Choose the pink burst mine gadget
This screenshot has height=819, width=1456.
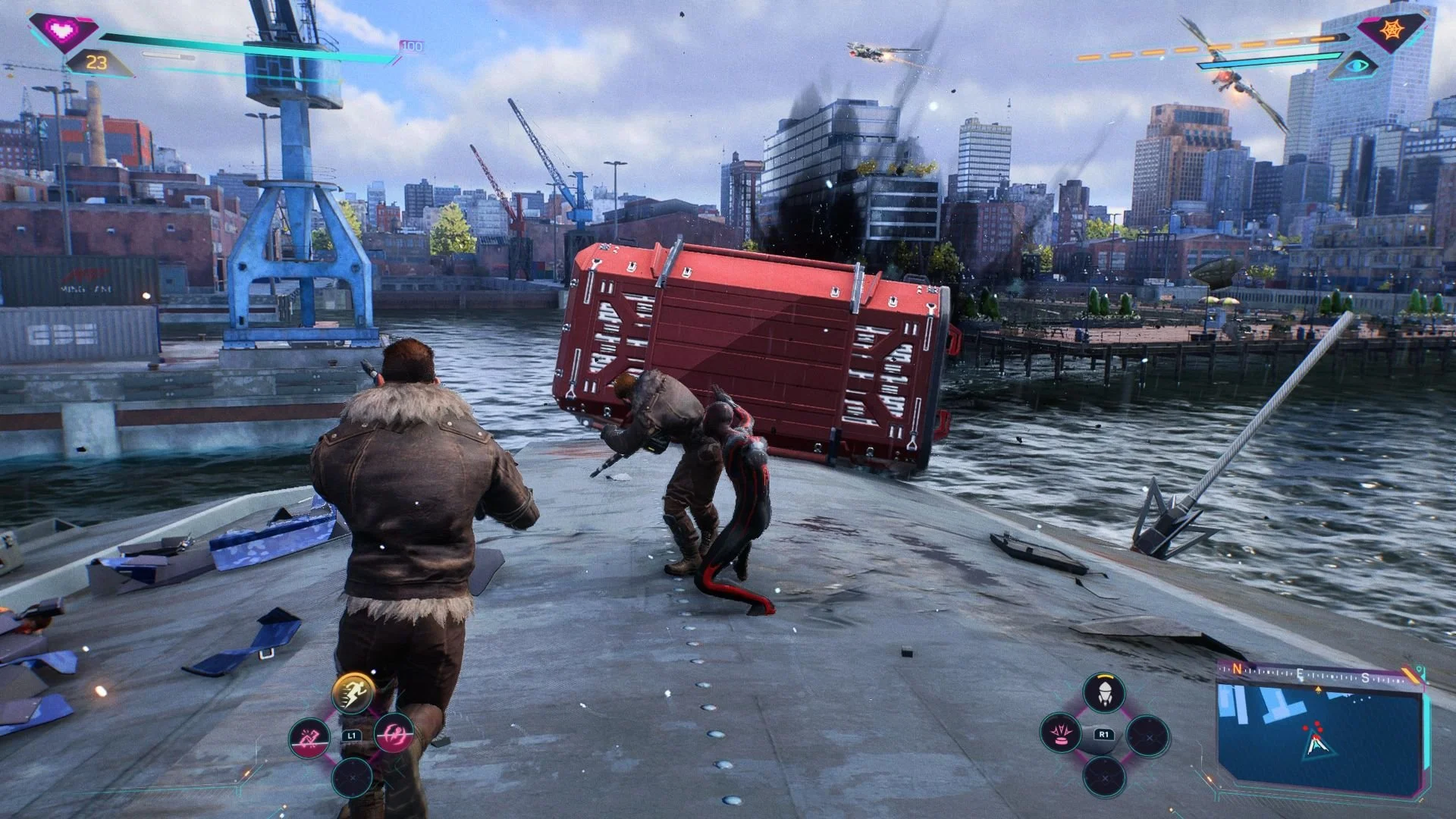click(1061, 735)
